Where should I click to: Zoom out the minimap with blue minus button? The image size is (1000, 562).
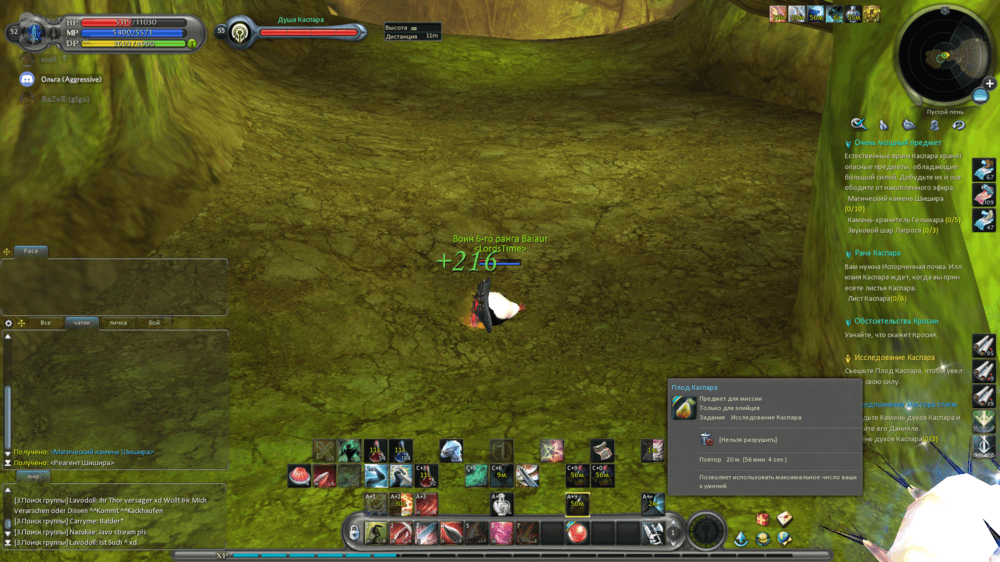(x=981, y=96)
